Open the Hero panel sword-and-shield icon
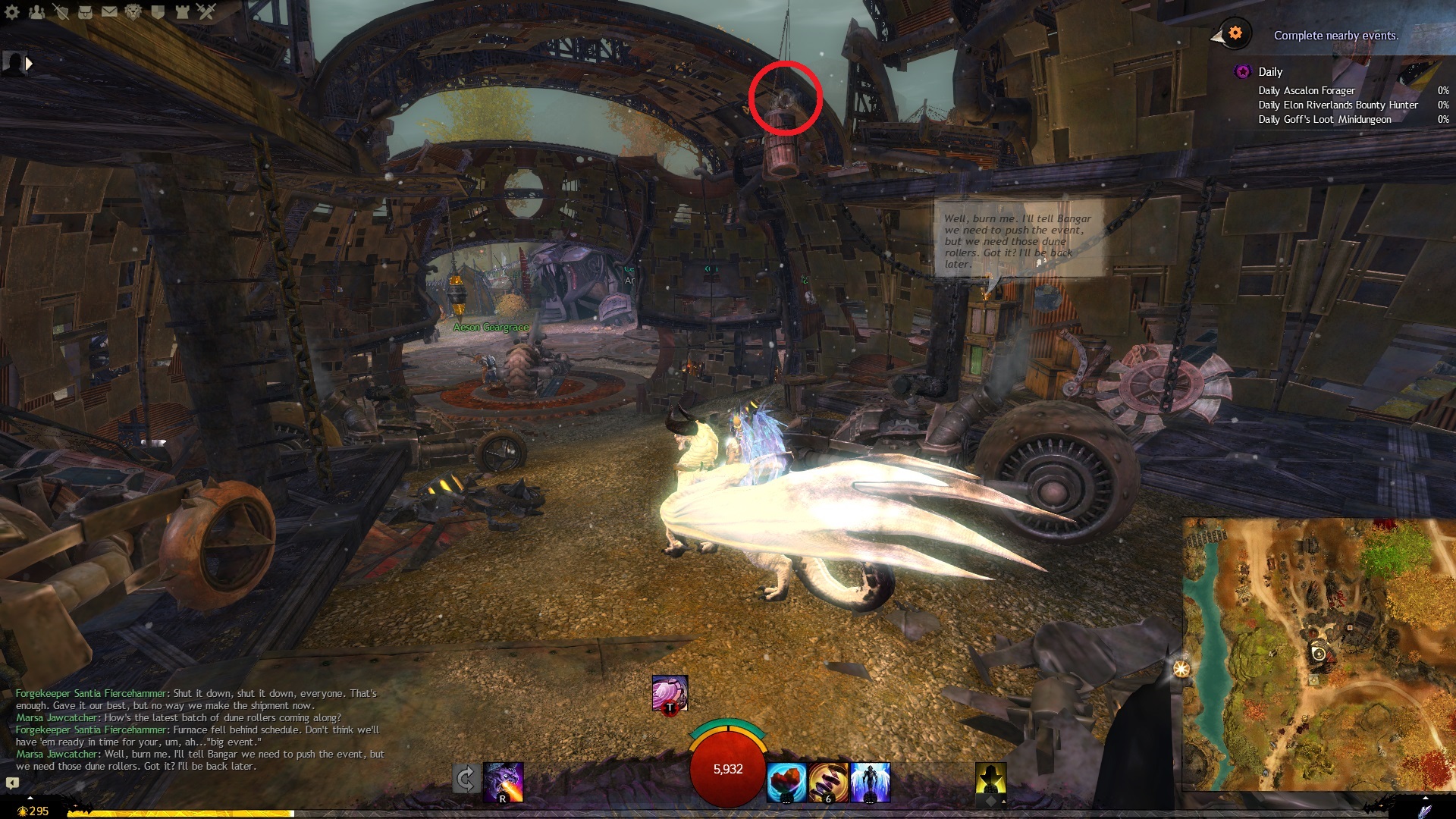Image resolution: width=1456 pixels, height=819 pixels. [x=61, y=11]
